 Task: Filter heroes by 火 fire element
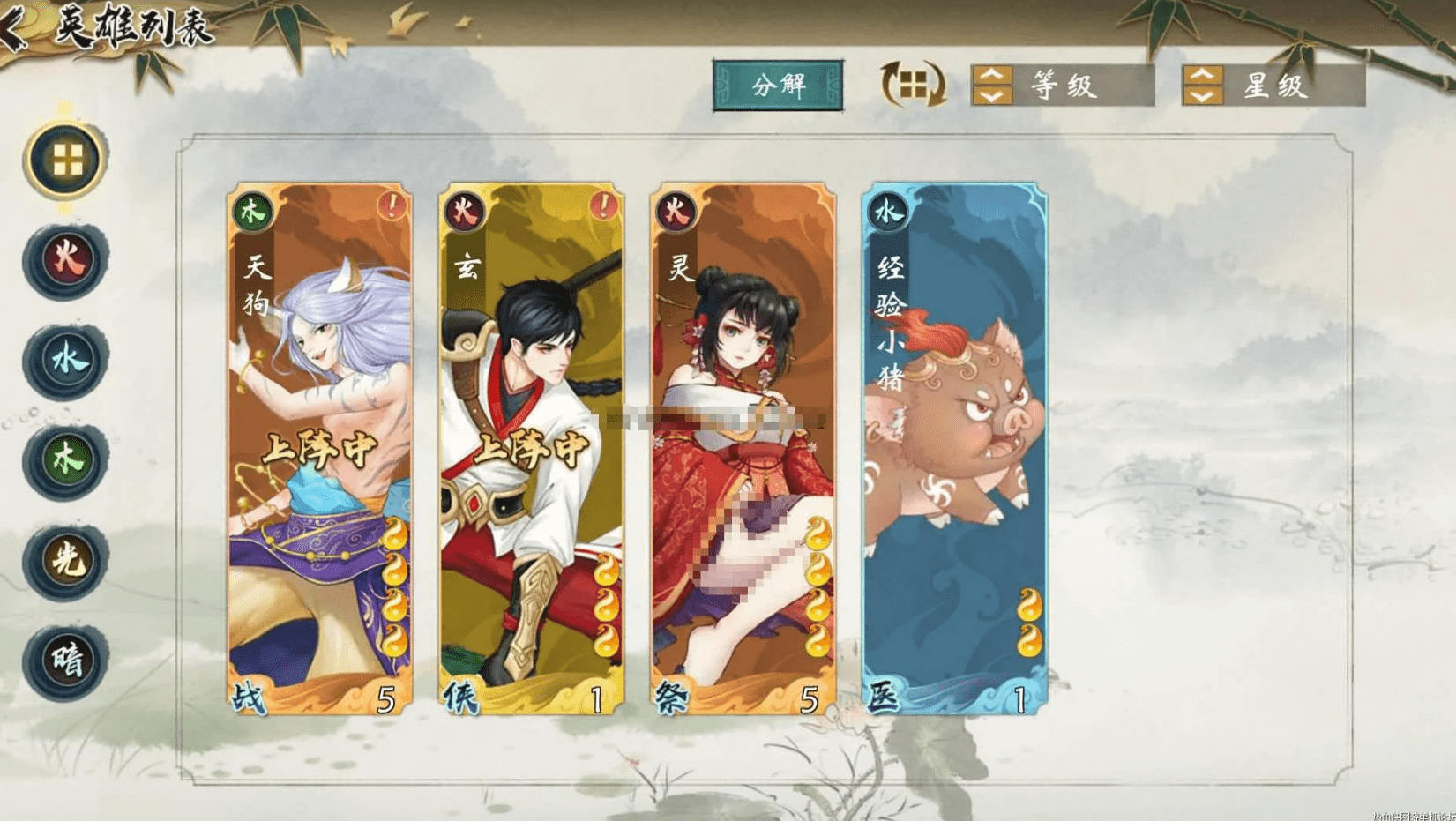coord(66,260)
